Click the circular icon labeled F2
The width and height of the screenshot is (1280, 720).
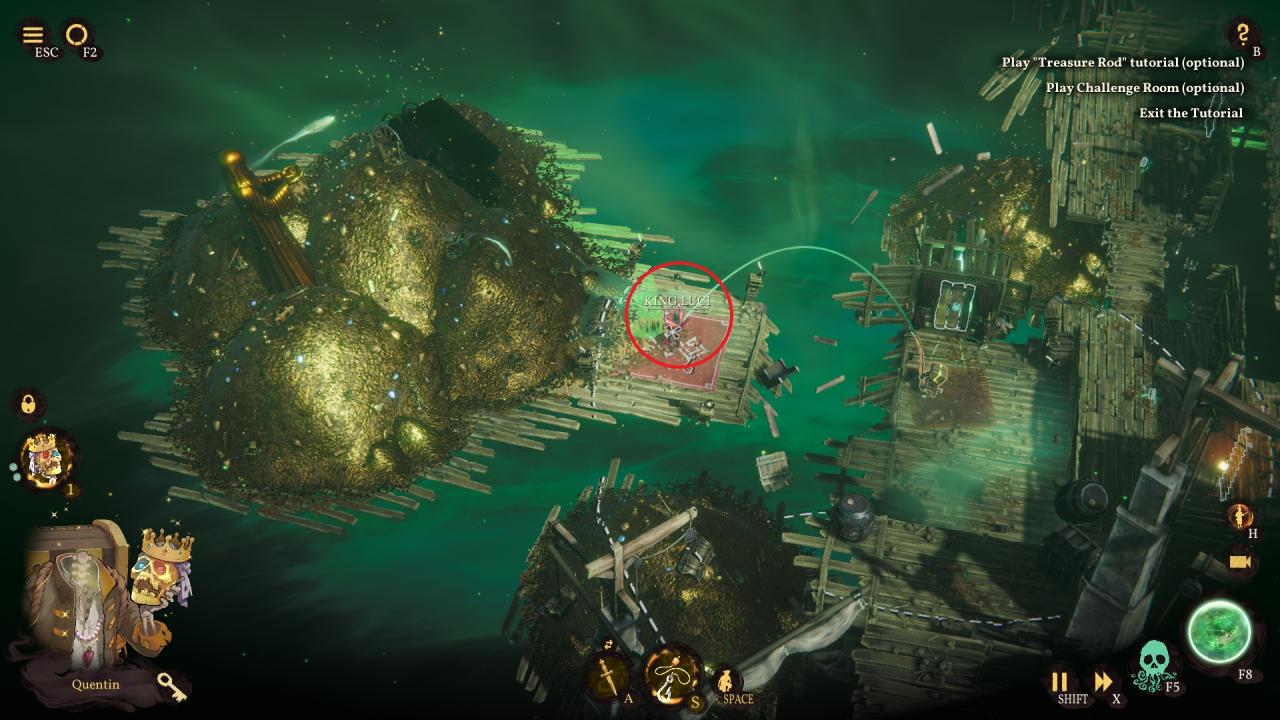tap(76, 36)
